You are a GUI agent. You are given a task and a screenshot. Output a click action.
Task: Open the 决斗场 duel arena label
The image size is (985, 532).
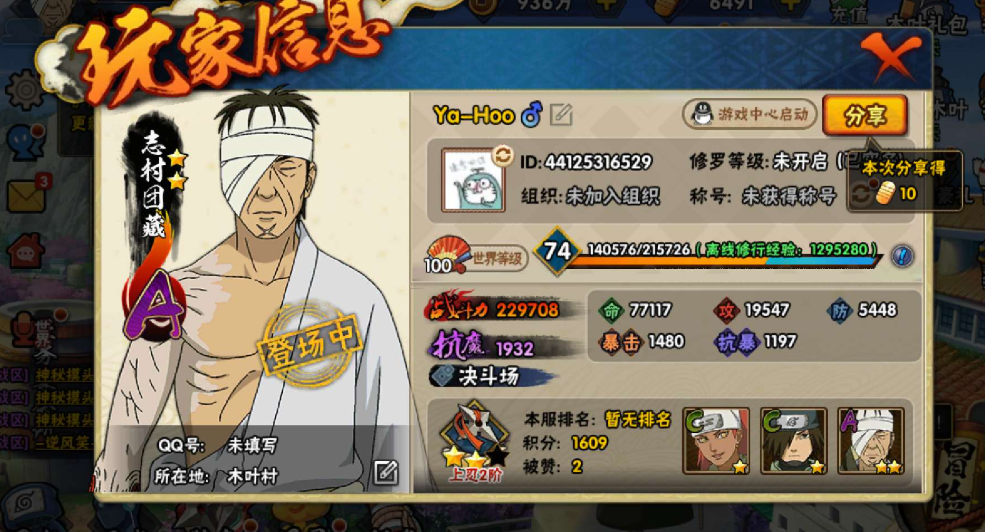(x=490, y=377)
